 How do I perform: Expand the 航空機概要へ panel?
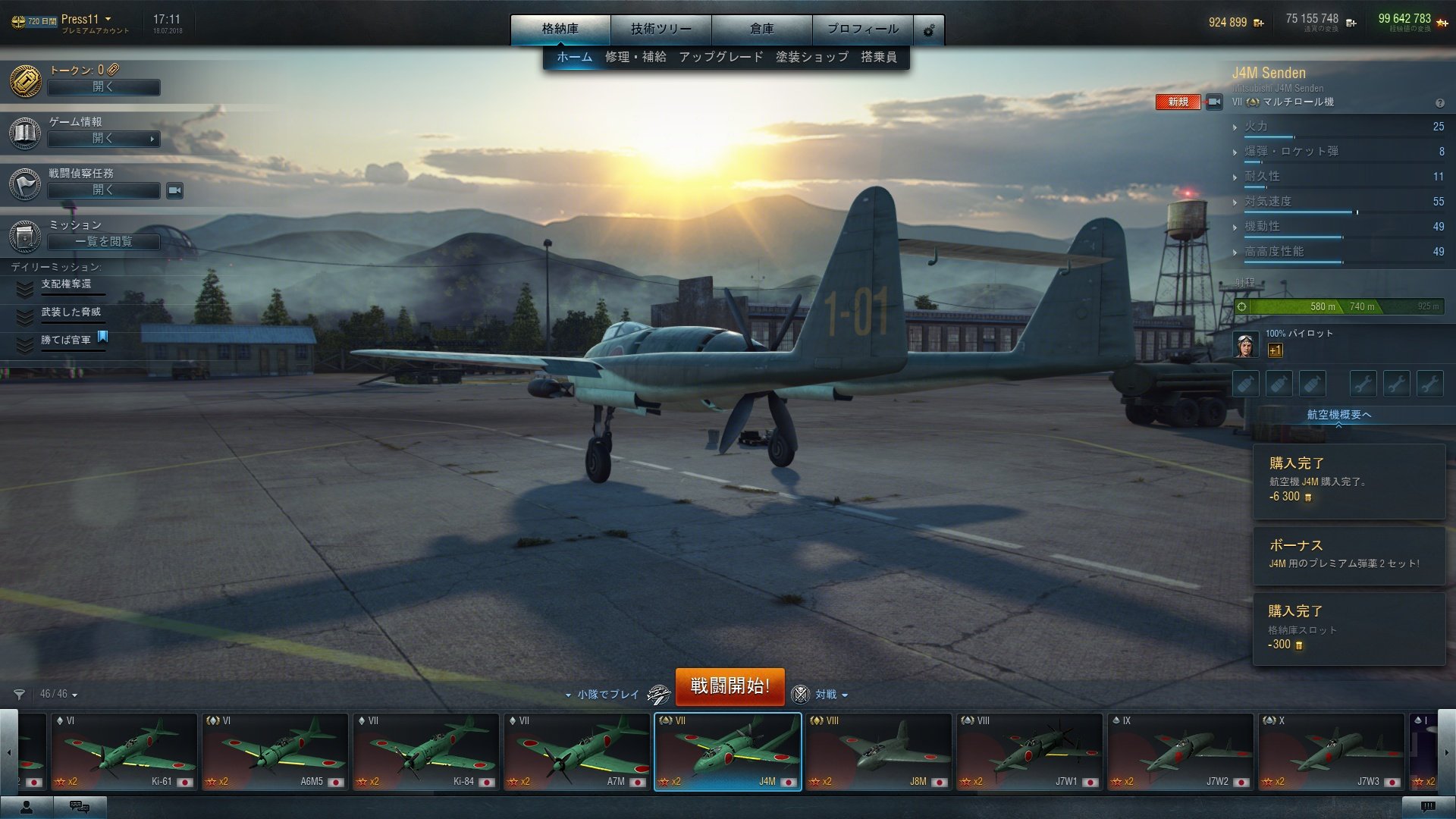pos(1337,413)
